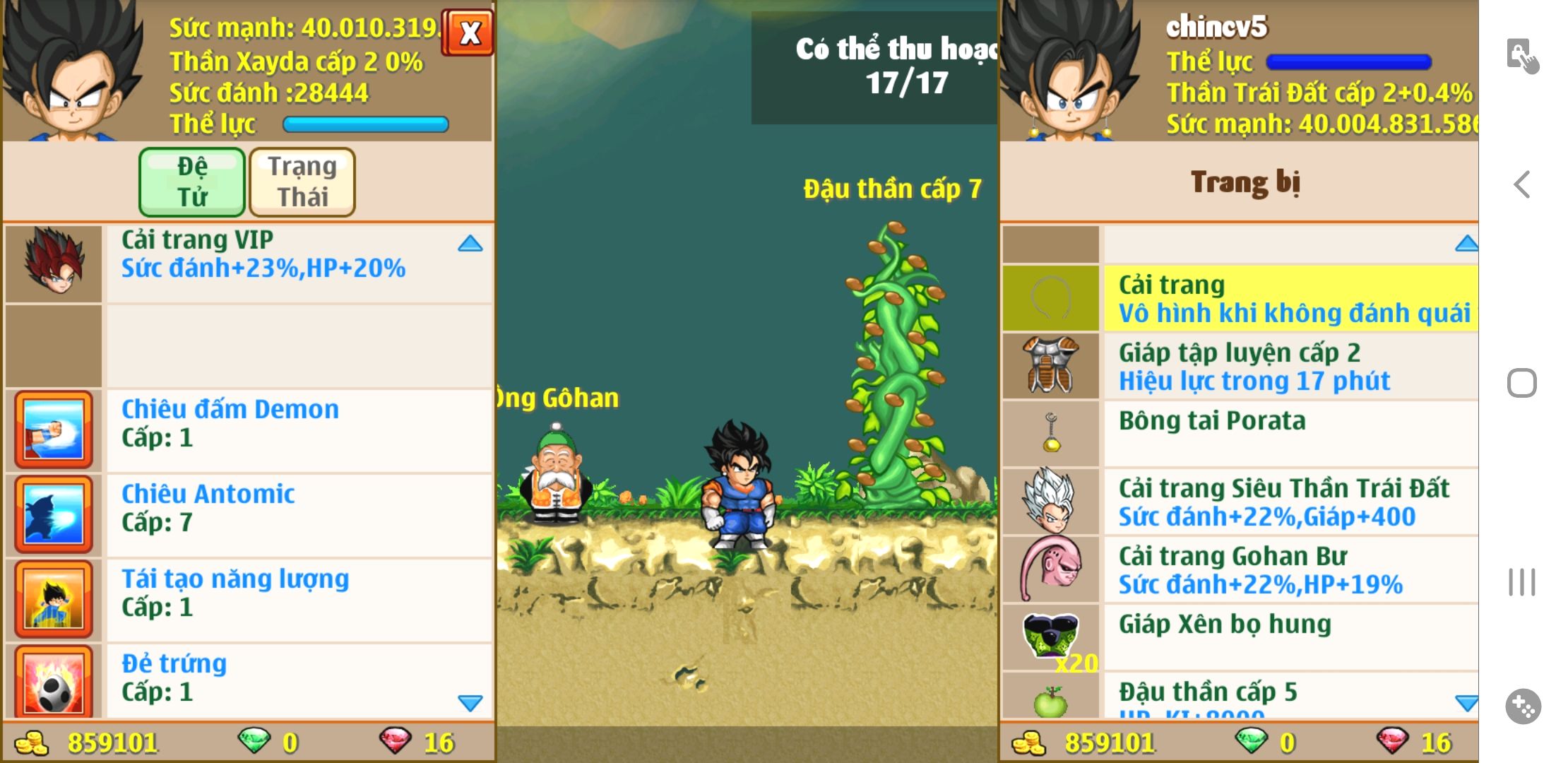
Task: Select the highlighted Cải trang invisibility row
Action: (x=1290, y=298)
